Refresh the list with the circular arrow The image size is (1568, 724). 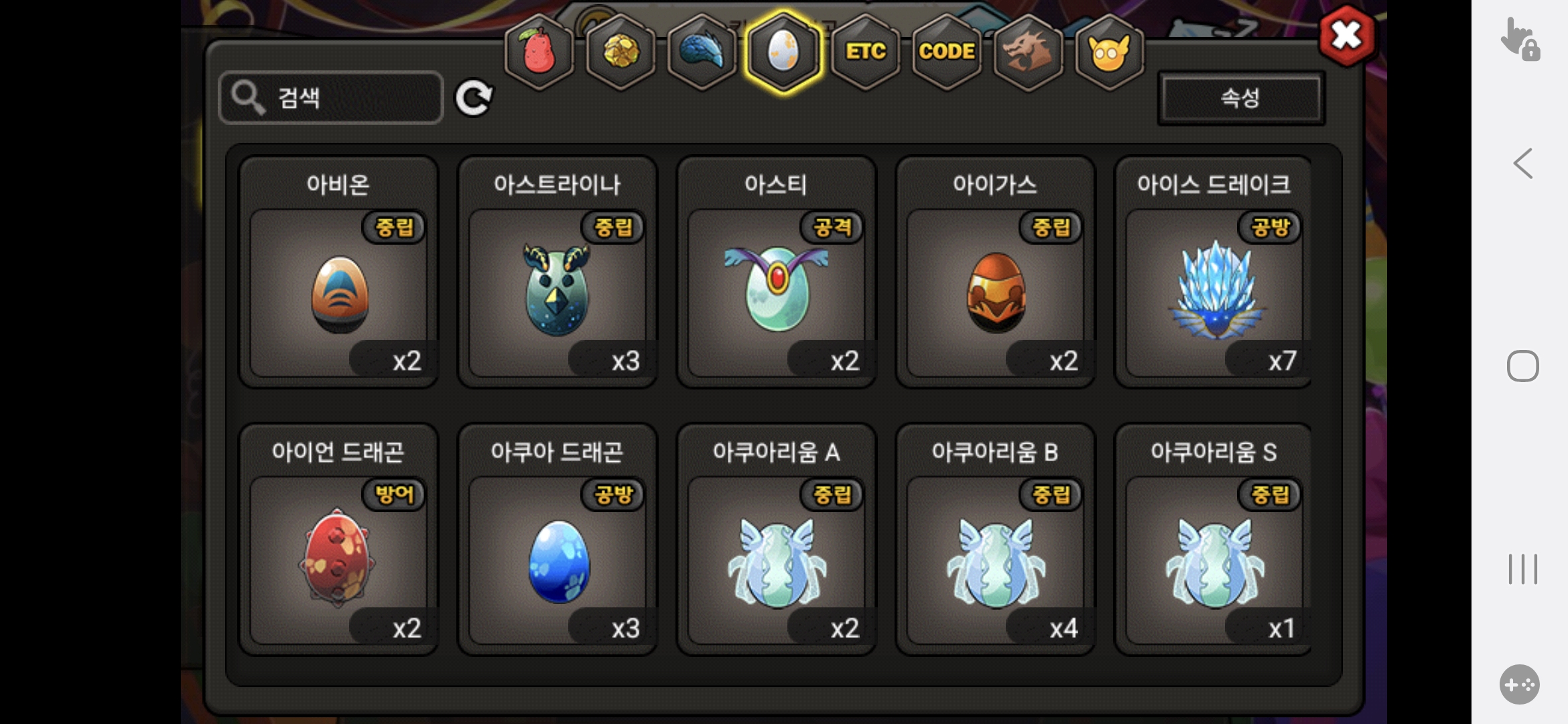474,99
